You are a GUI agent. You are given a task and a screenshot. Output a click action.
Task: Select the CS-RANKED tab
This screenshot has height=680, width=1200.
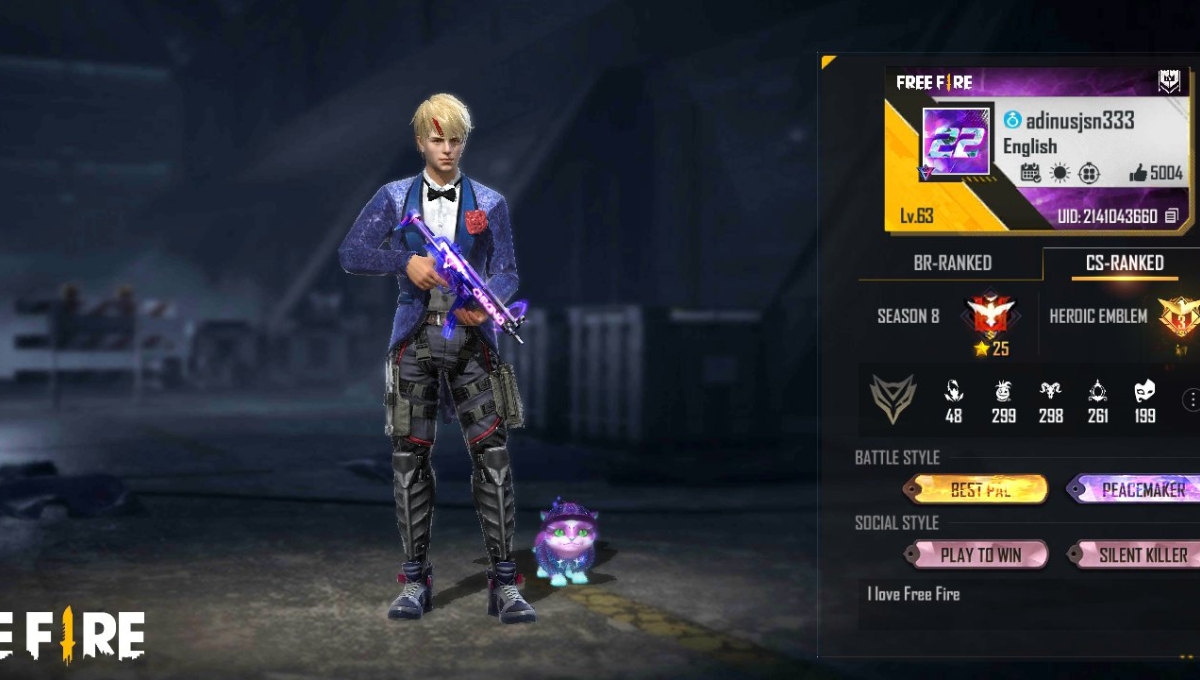(1124, 263)
